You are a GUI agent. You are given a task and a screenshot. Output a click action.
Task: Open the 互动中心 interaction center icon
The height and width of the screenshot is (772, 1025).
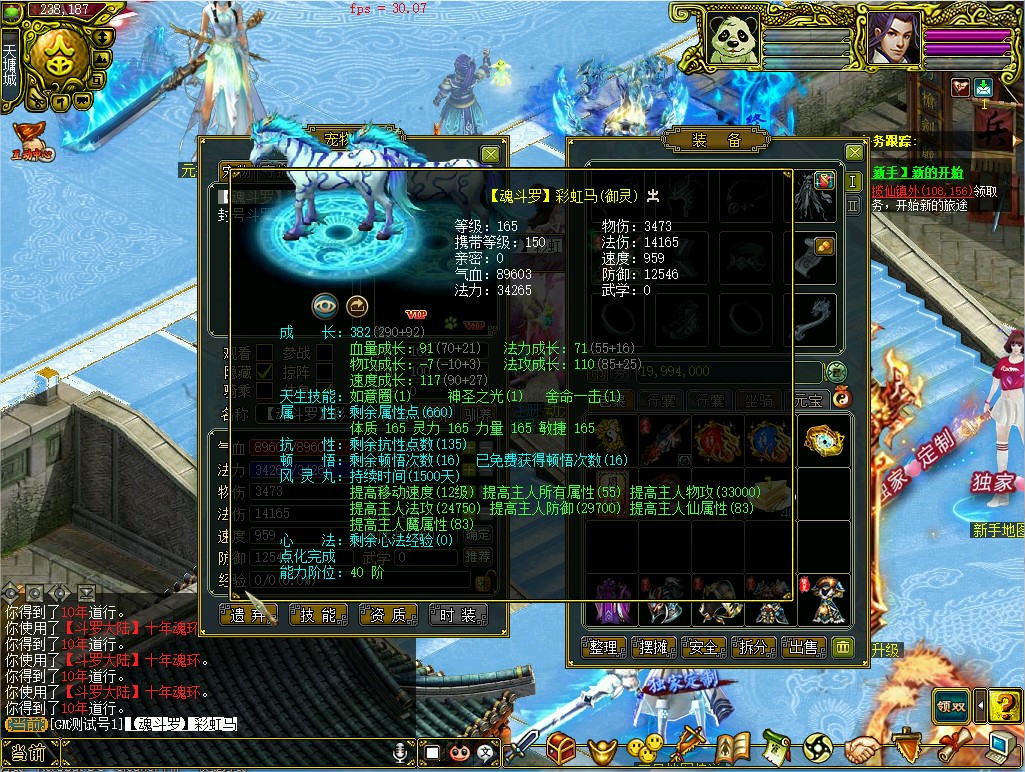click(30, 140)
